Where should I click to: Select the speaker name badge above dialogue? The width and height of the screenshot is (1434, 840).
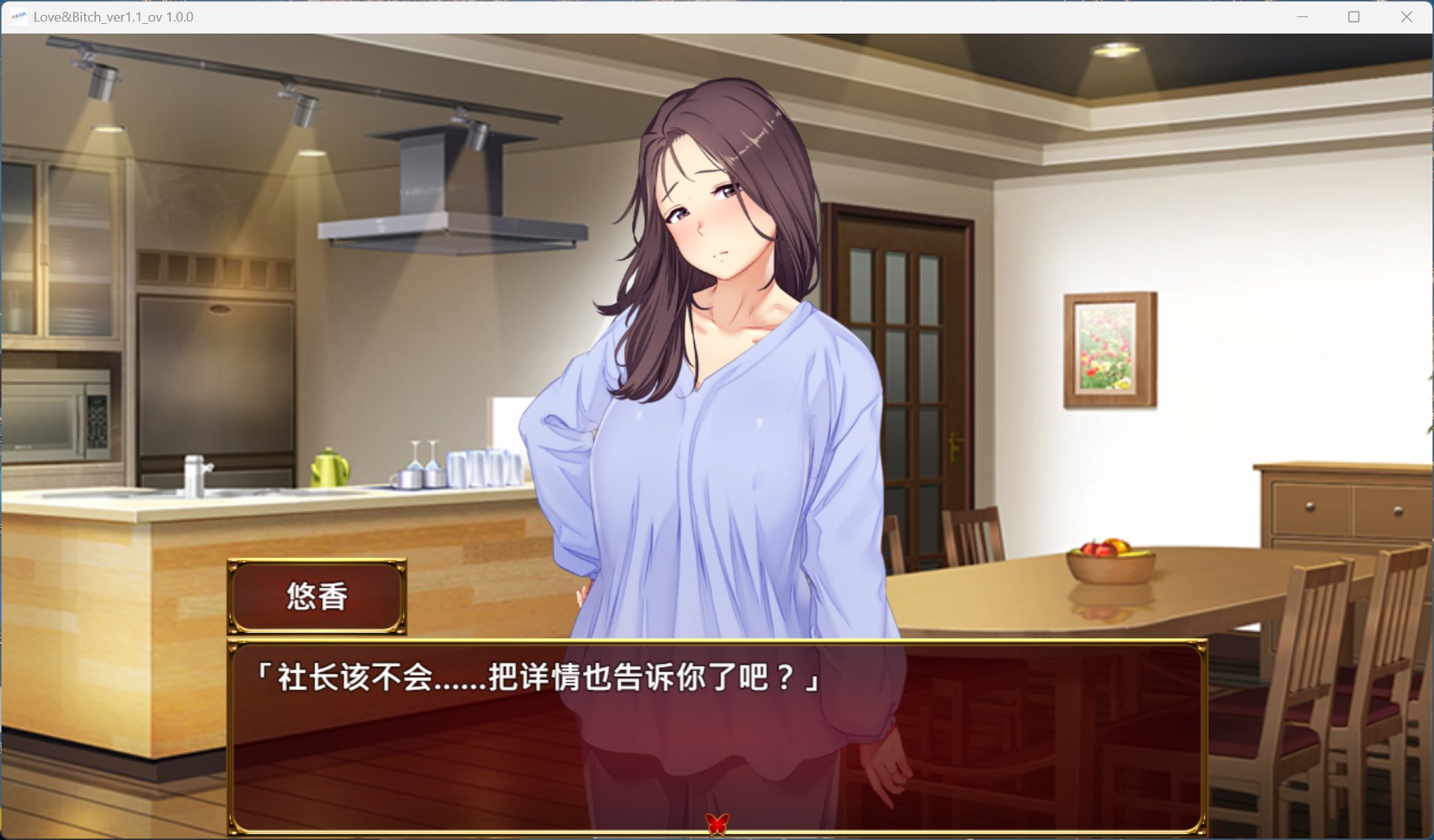point(316,596)
